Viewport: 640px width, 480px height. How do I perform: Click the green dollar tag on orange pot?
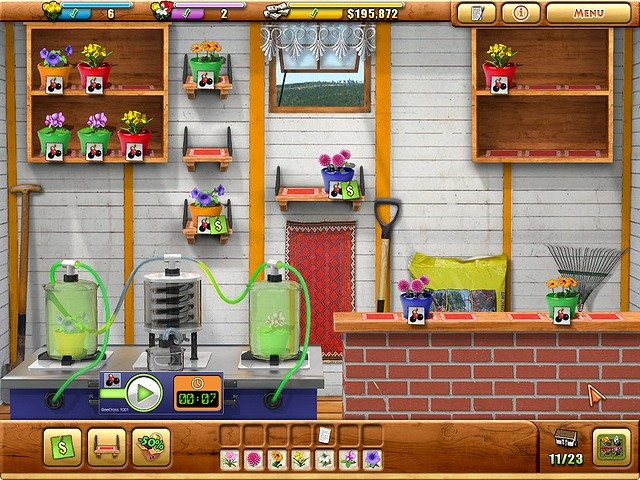[x=218, y=226]
